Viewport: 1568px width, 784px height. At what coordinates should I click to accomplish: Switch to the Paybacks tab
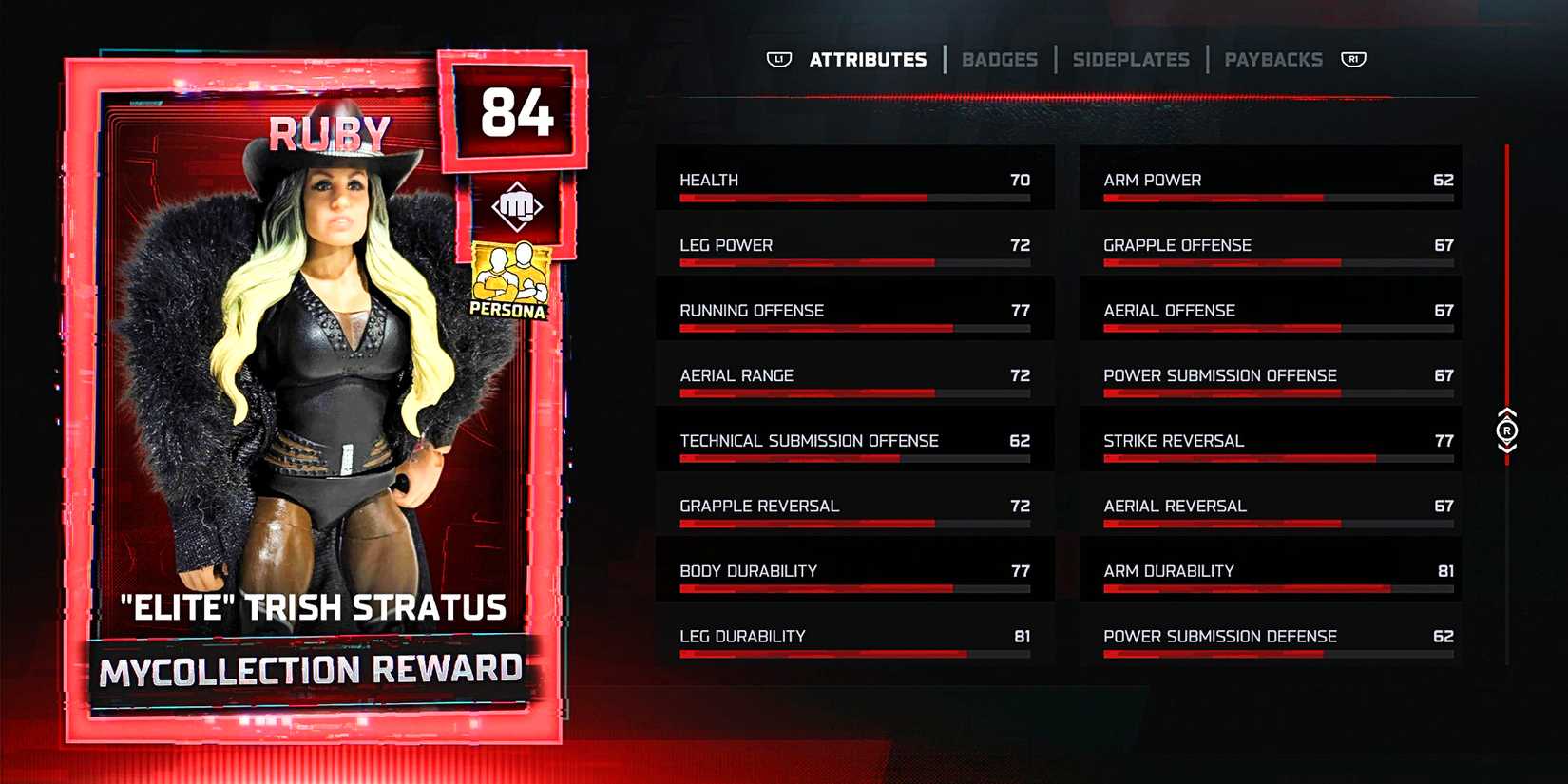tap(1273, 59)
